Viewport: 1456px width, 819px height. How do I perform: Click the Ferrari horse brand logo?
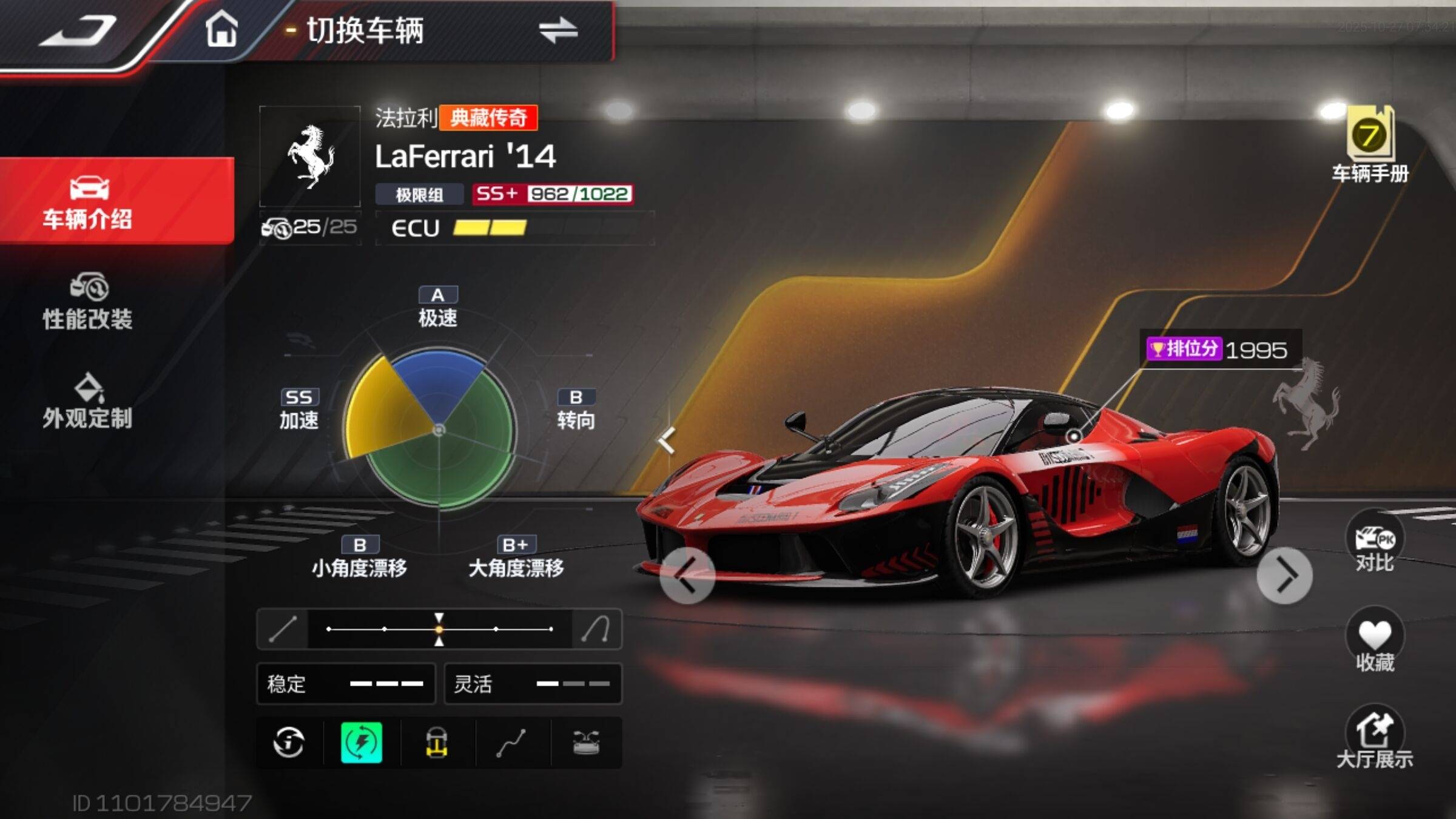(310, 157)
